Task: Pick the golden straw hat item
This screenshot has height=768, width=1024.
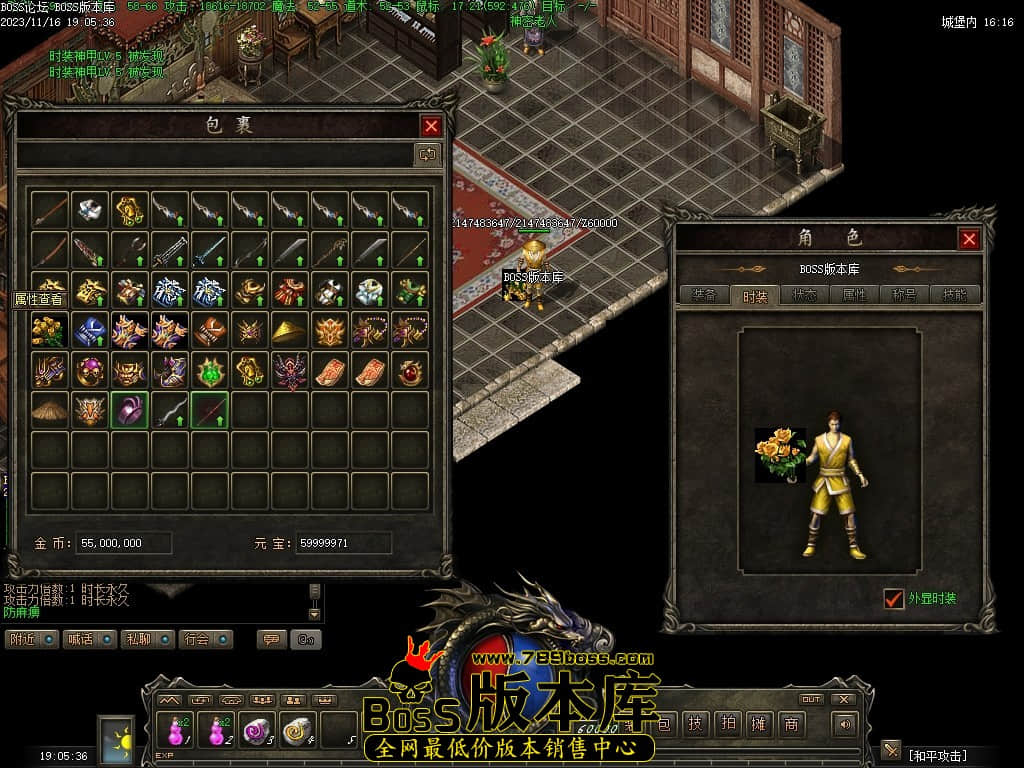Action: 290,329
